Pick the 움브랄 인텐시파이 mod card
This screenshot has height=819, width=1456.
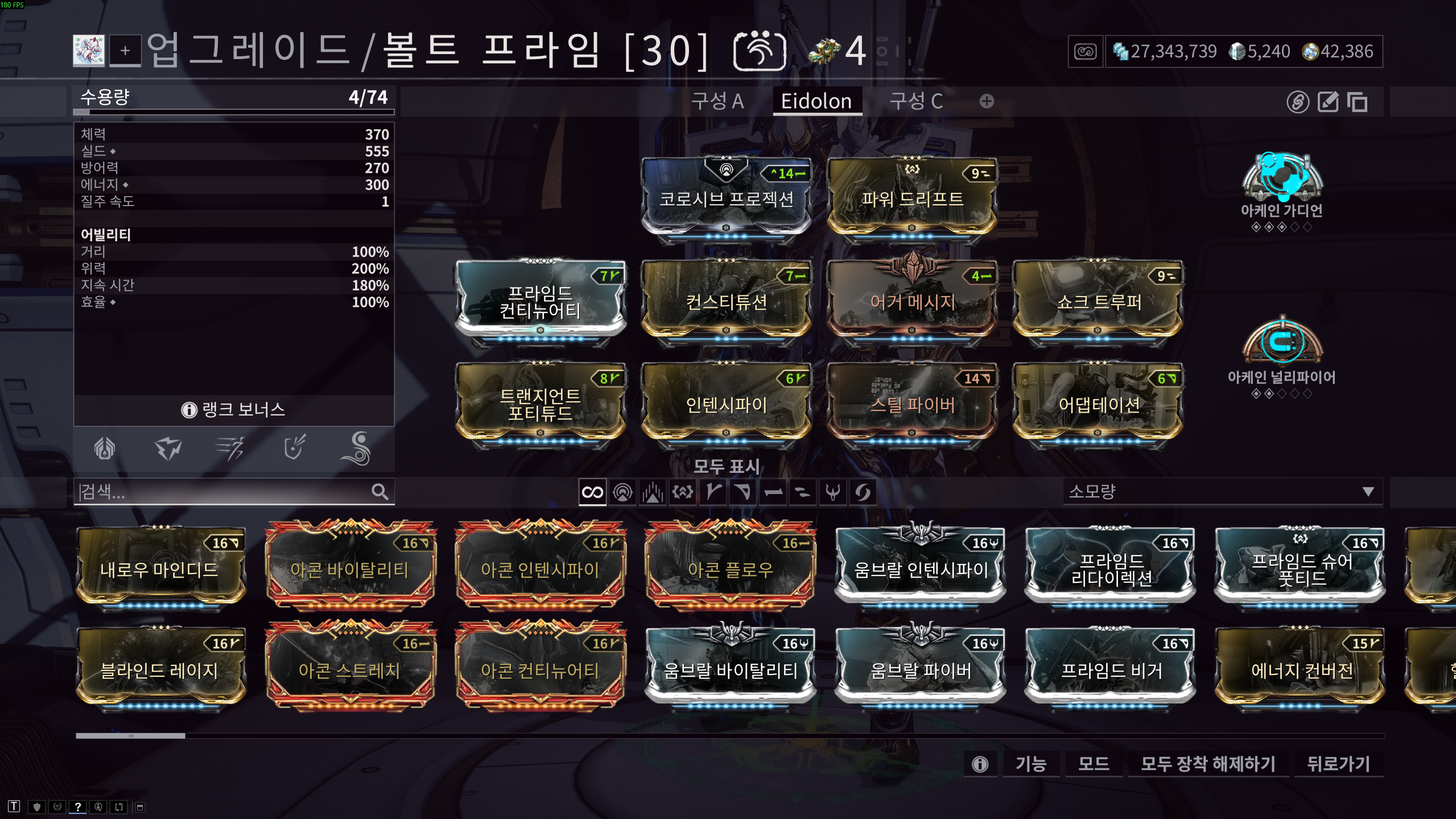(x=921, y=569)
